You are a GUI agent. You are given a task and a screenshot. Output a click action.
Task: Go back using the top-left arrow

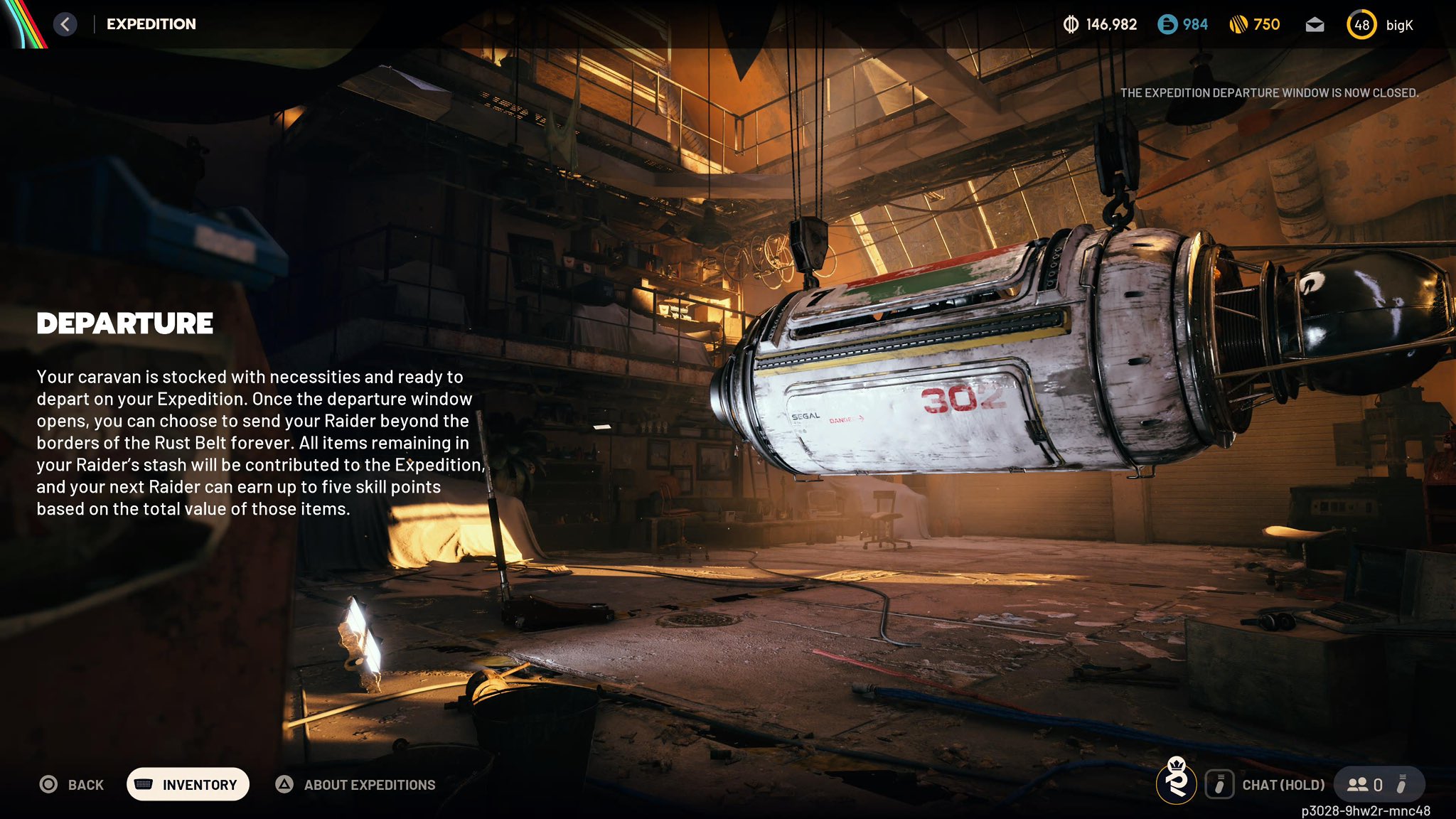coord(65,24)
